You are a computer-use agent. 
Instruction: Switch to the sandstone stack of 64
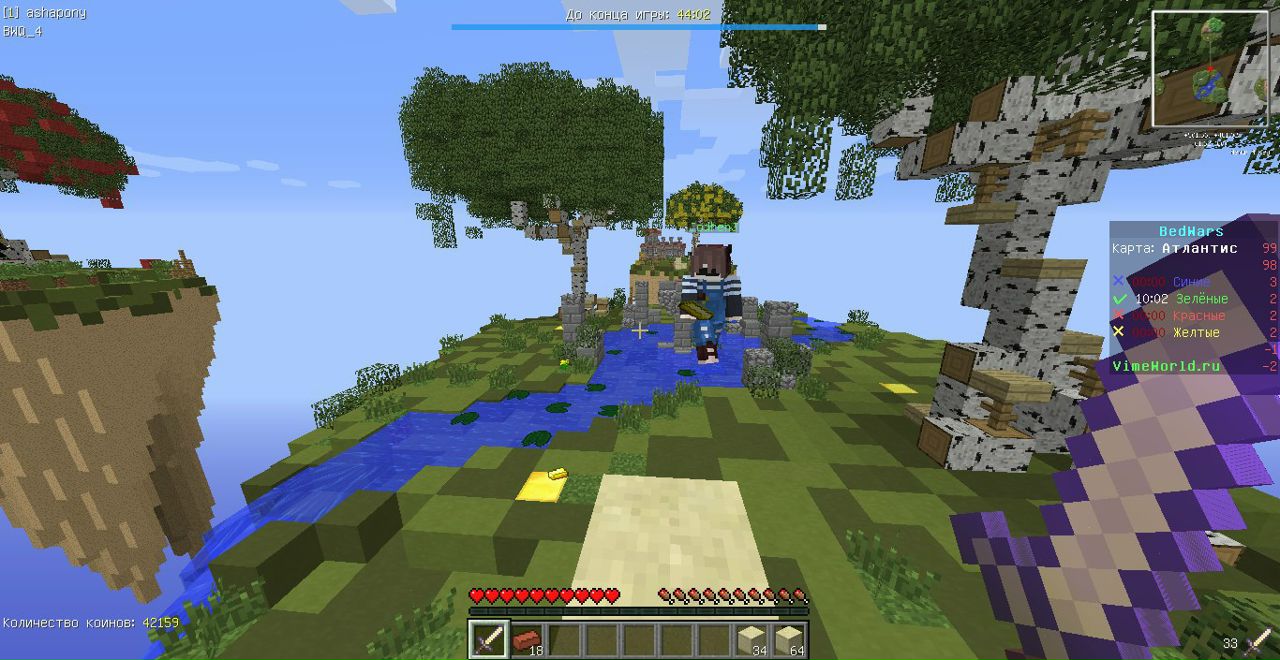(789, 639)
